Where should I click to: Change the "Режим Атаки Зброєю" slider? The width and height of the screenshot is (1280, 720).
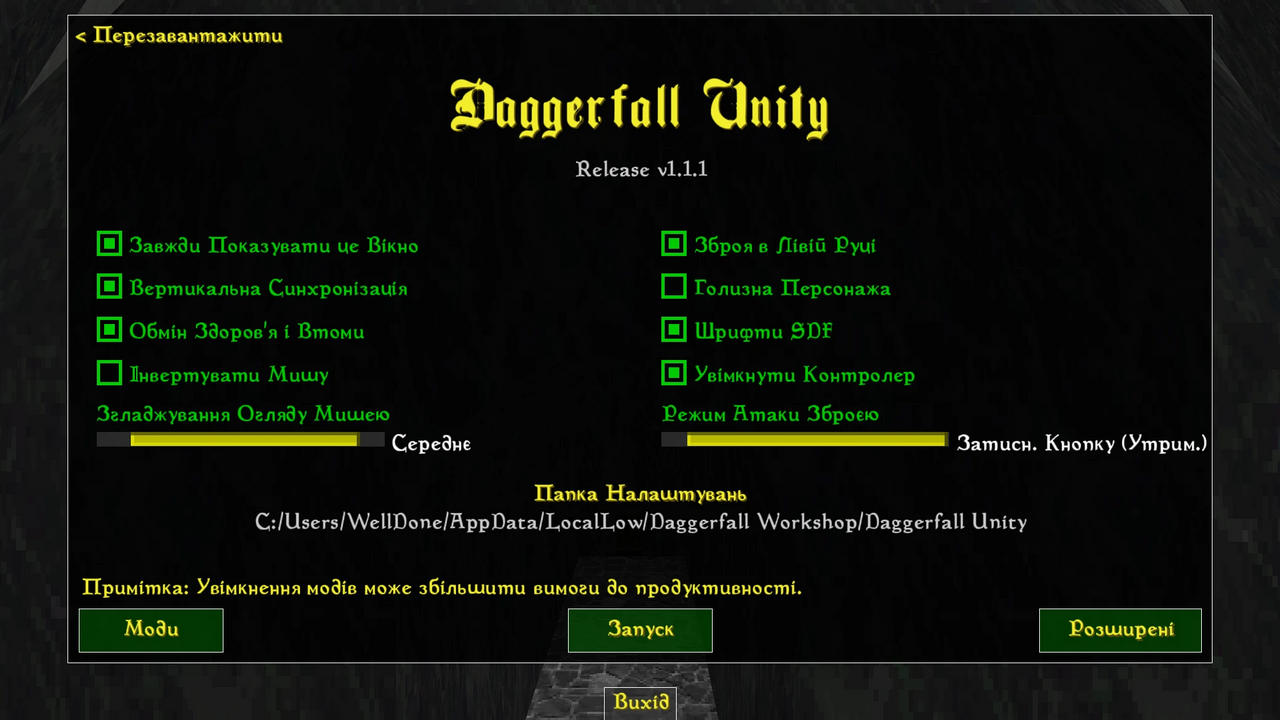(x=804, y=440)
